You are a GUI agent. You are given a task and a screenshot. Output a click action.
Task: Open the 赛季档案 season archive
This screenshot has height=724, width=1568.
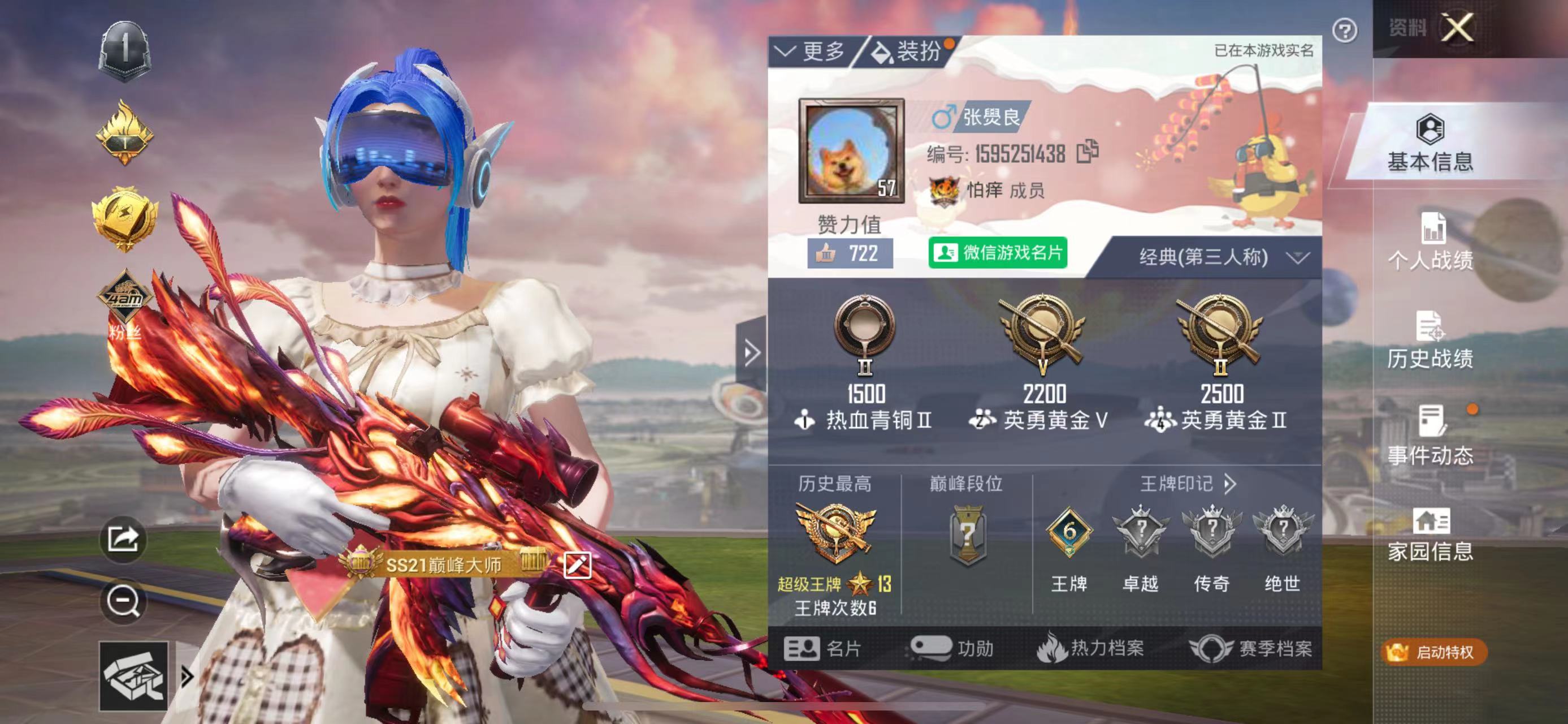pyautogui.click(x=1251, y=649)
